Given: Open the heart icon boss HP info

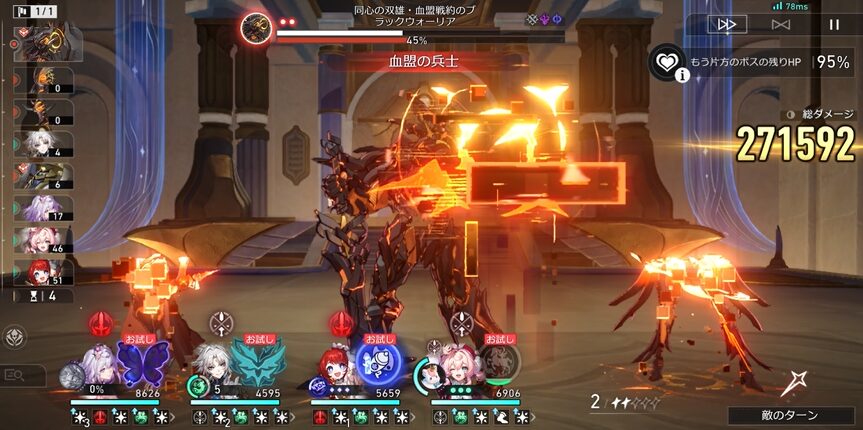Looking at the screenshot, I should [666, 62].
